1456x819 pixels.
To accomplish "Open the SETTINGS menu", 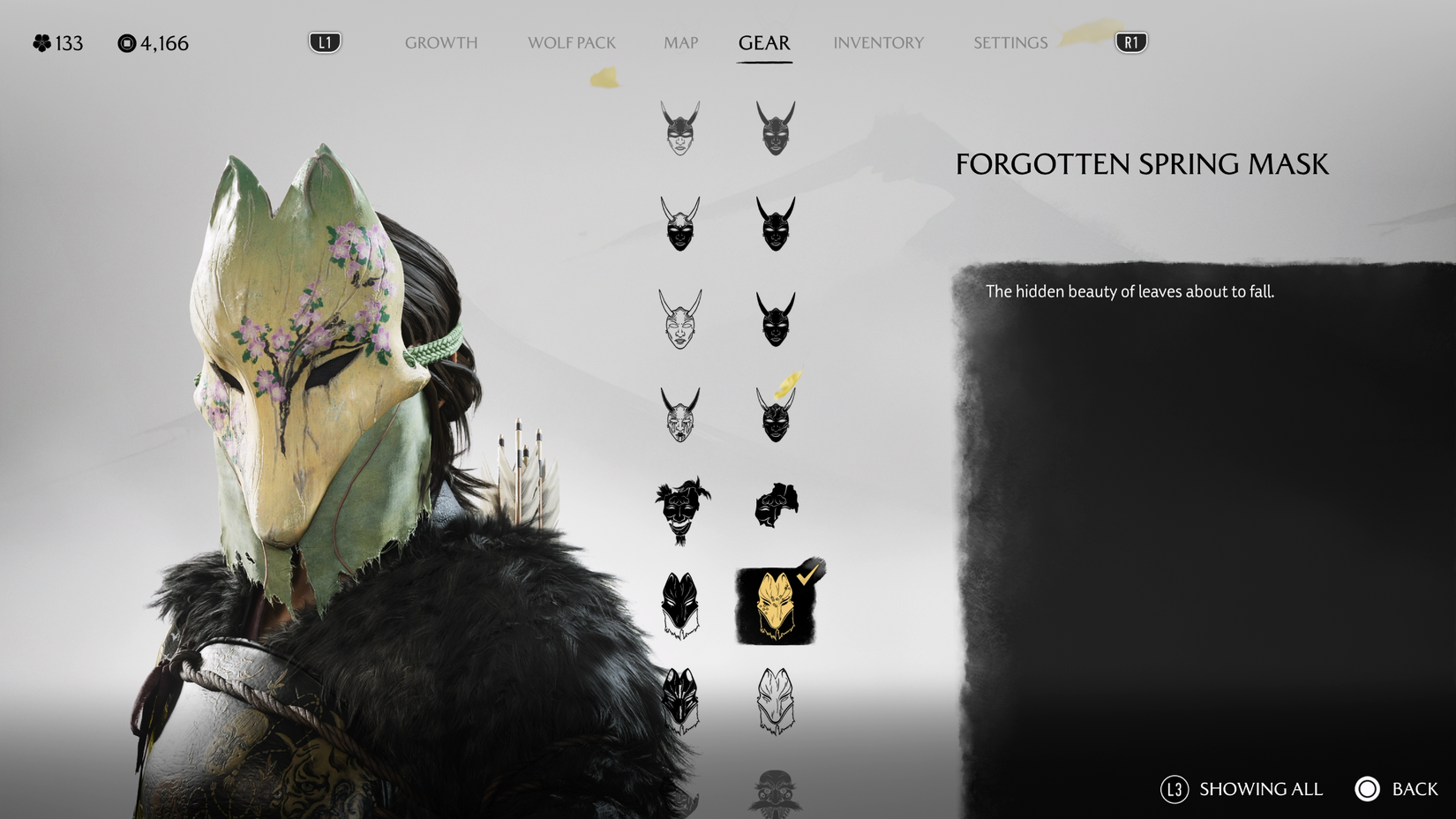I will 1009,42.
